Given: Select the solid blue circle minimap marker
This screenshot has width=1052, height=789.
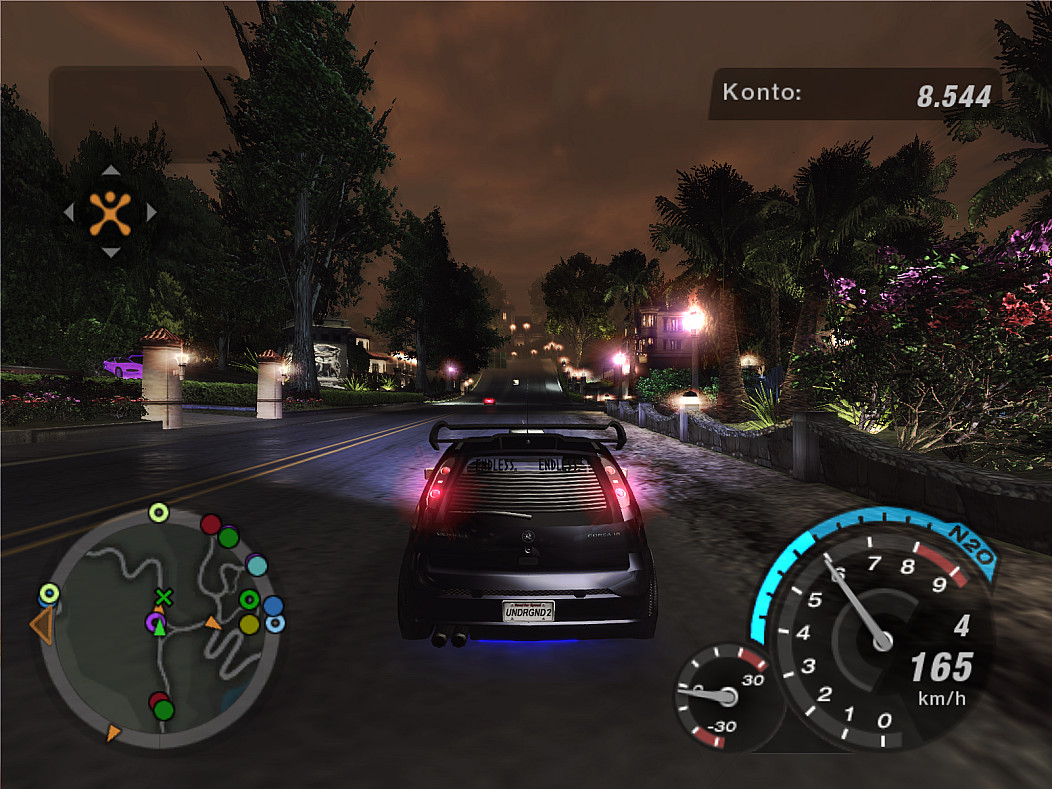Looking at the screenshot, I should (273, 606).
